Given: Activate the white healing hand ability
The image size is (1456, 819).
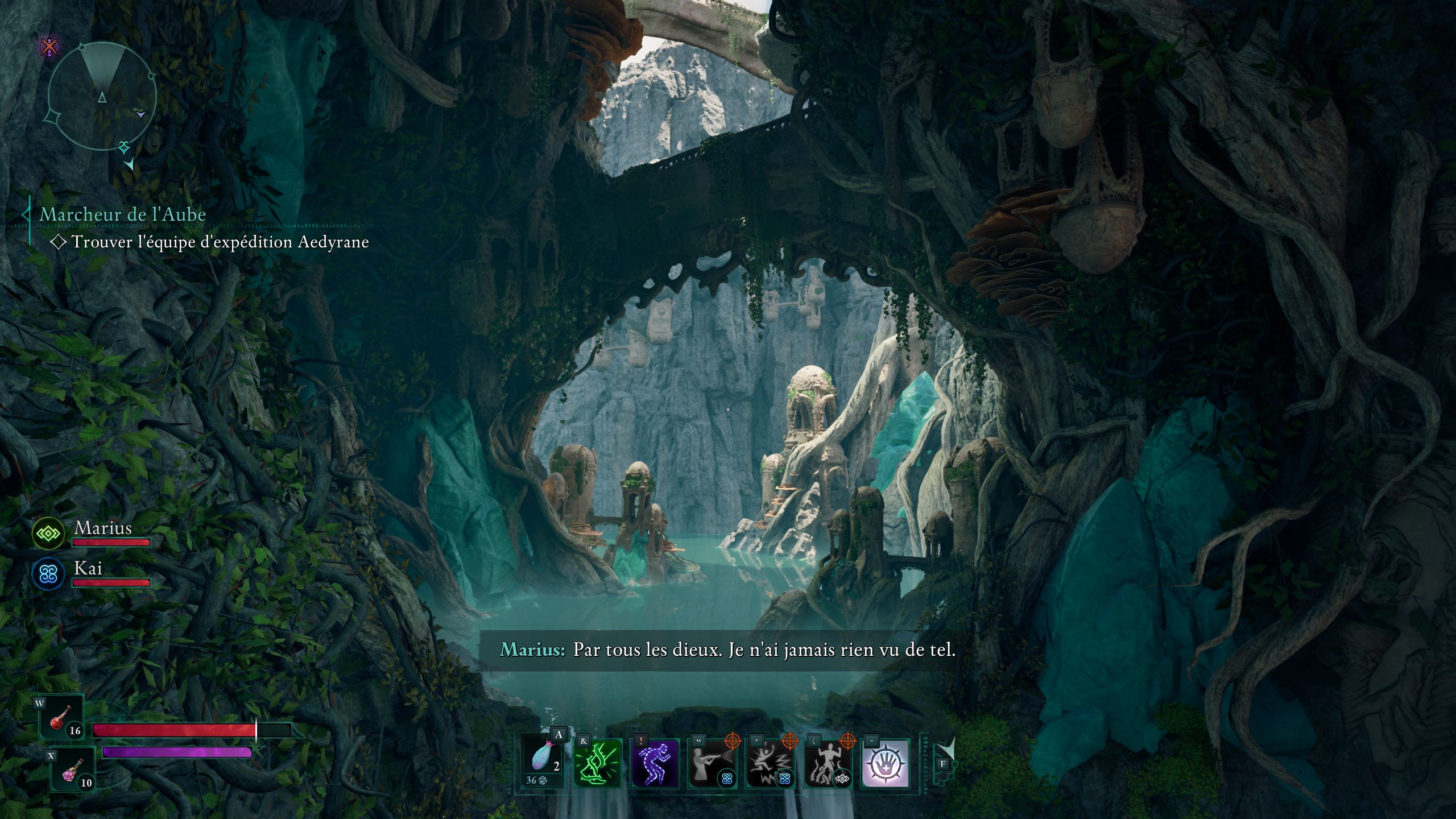Looking at the screenshot, I should [885, 763].
